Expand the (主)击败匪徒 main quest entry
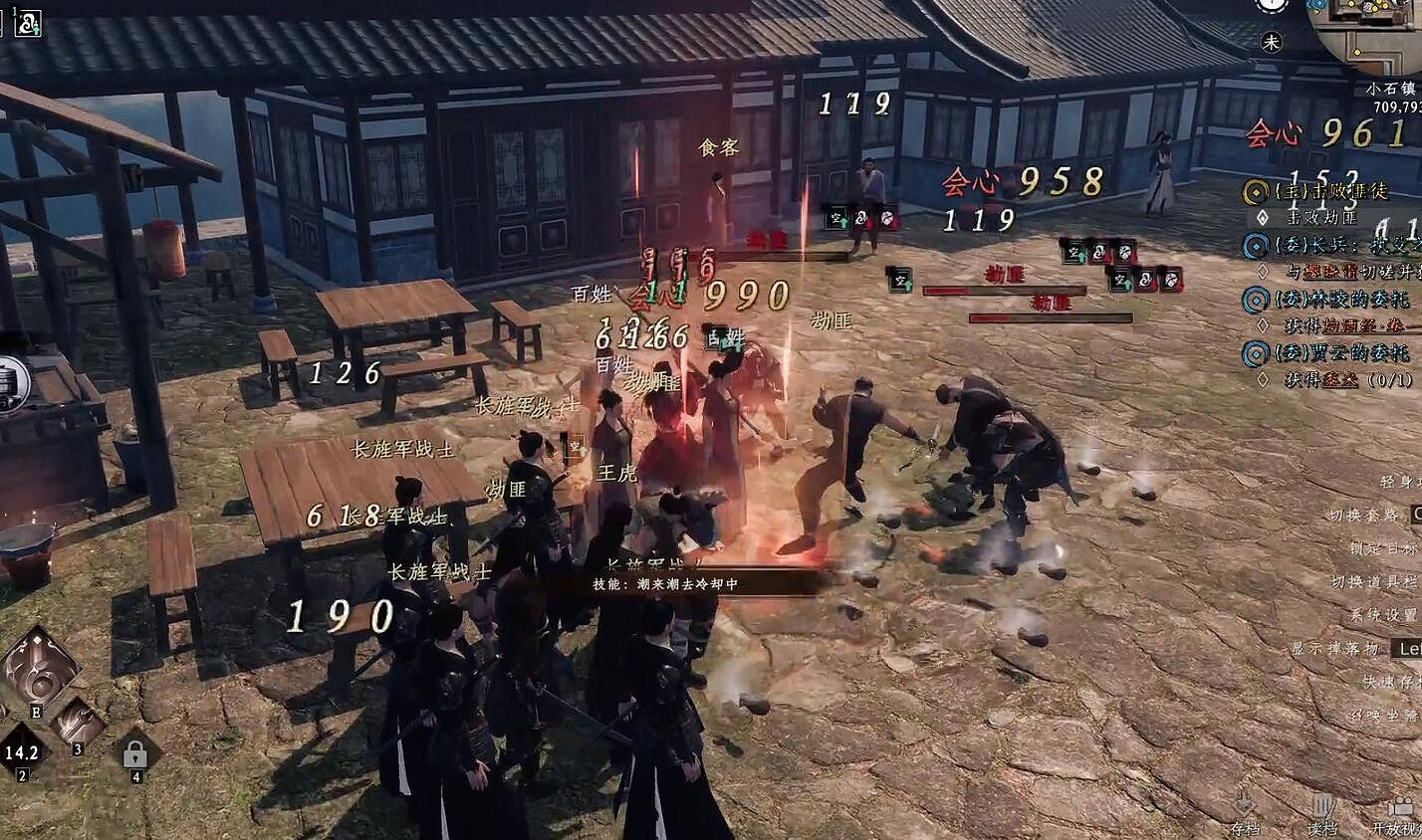 coord(1329,192)
